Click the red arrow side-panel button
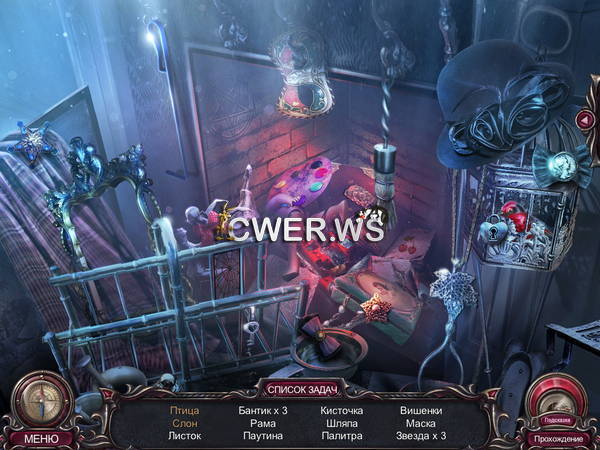This screenshot has width=600, height=450. pyautogui.click(x=585, y=120)
